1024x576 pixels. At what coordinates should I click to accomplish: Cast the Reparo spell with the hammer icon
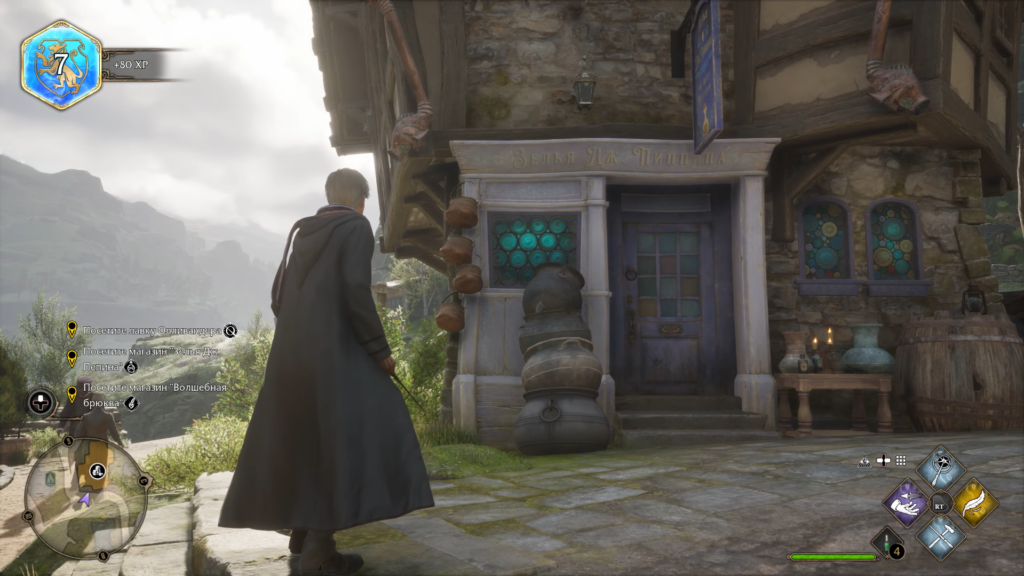coord(941,536)
